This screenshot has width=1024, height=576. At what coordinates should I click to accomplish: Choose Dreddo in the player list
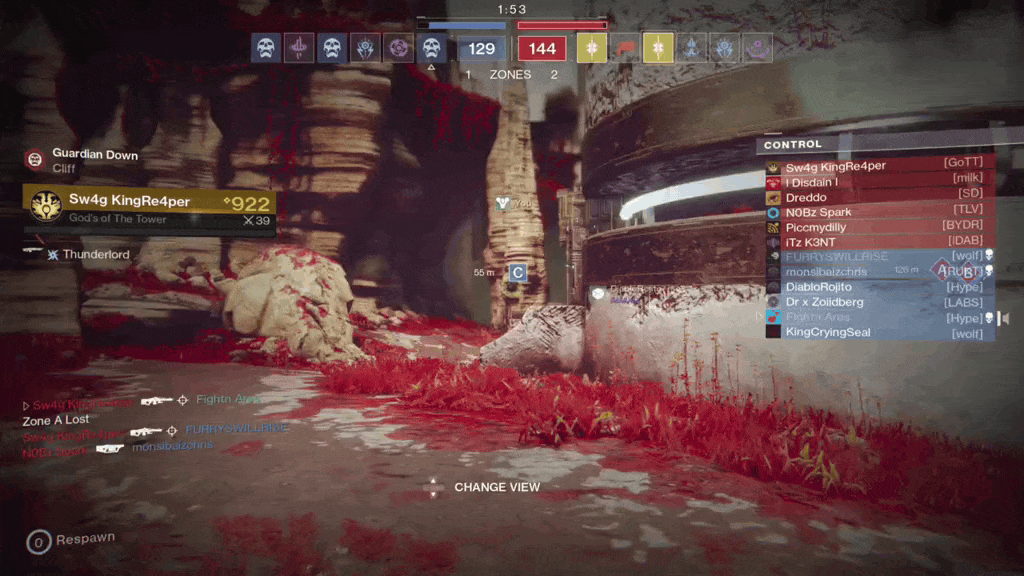coord(880,197)
